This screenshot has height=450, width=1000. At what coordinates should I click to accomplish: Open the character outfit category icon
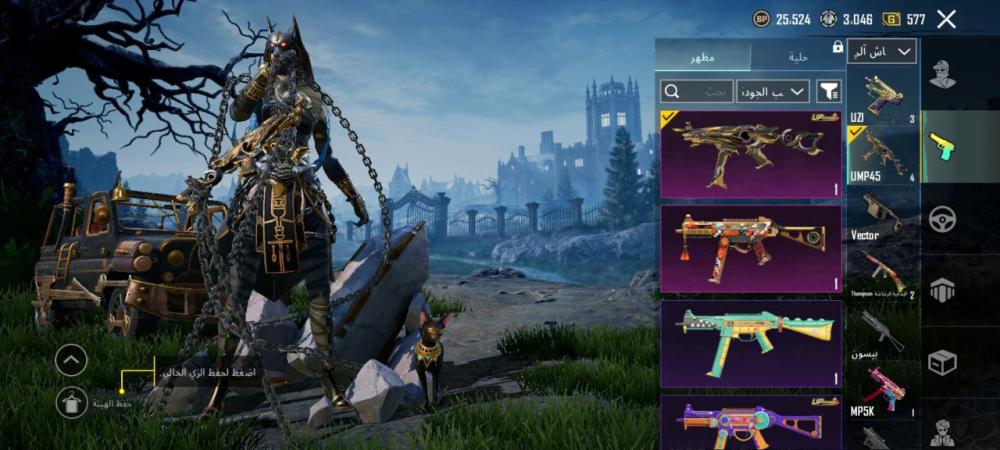coord(941,74)
